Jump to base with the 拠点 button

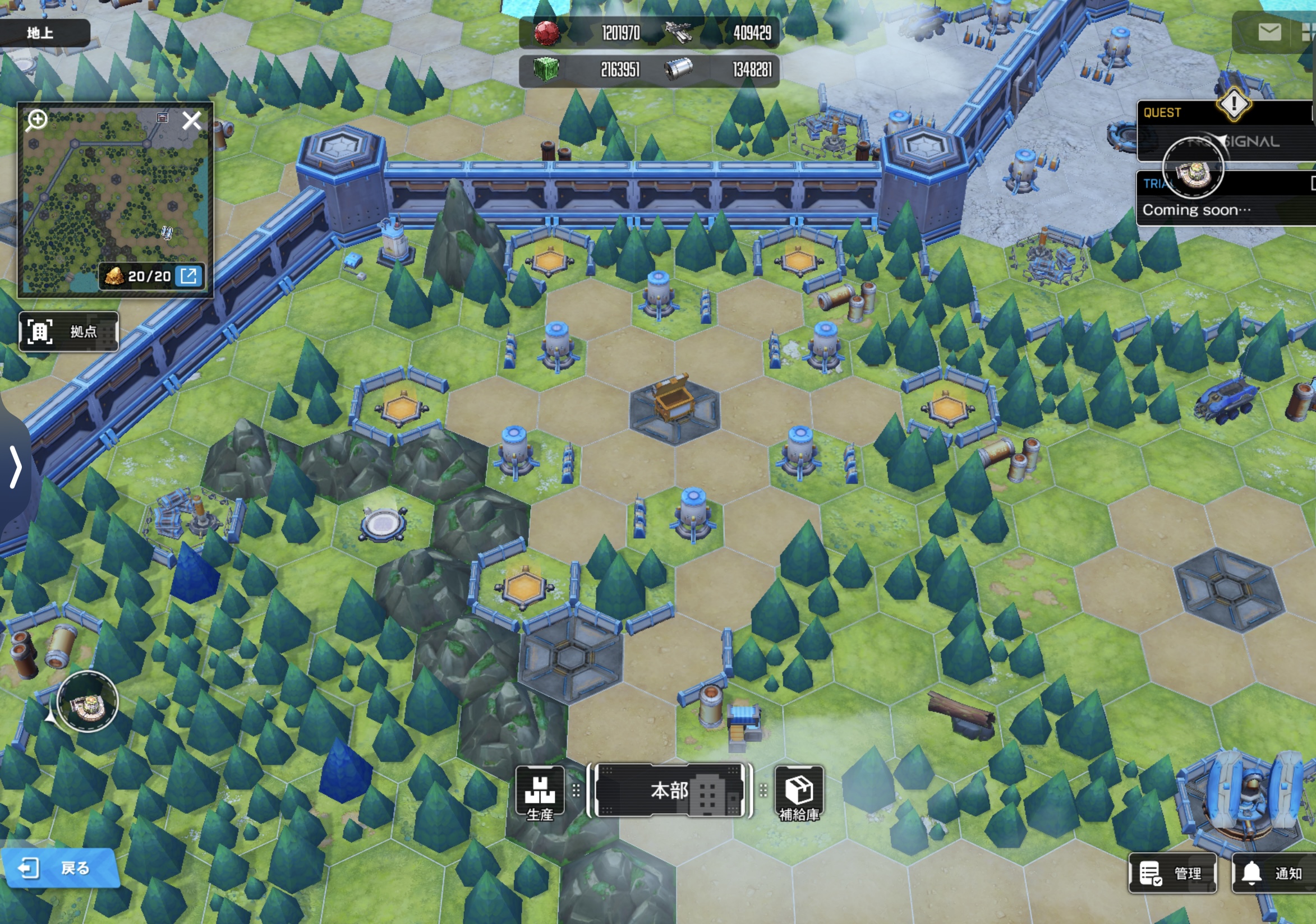69,332
